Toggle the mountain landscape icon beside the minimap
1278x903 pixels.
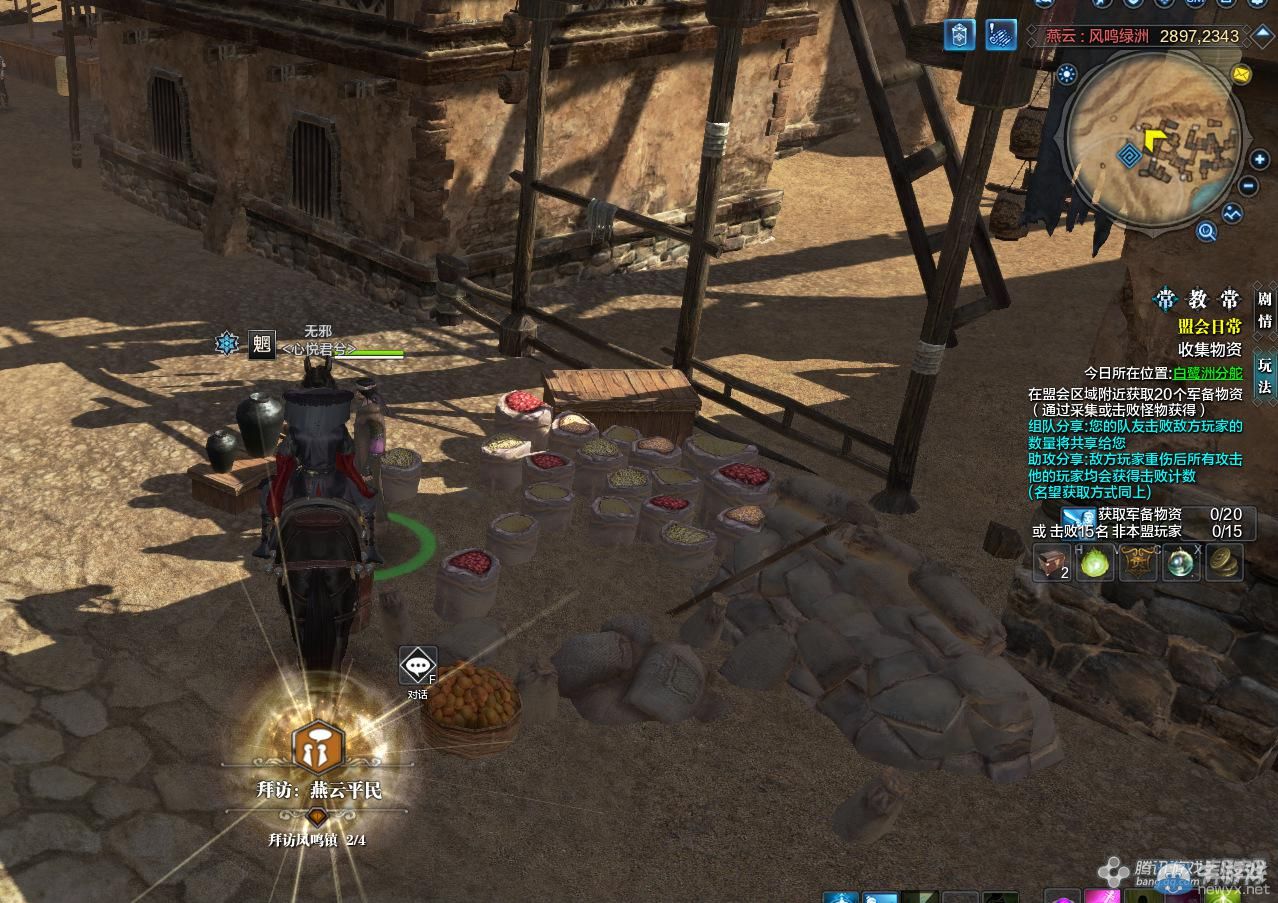(x=1231, y=213)
